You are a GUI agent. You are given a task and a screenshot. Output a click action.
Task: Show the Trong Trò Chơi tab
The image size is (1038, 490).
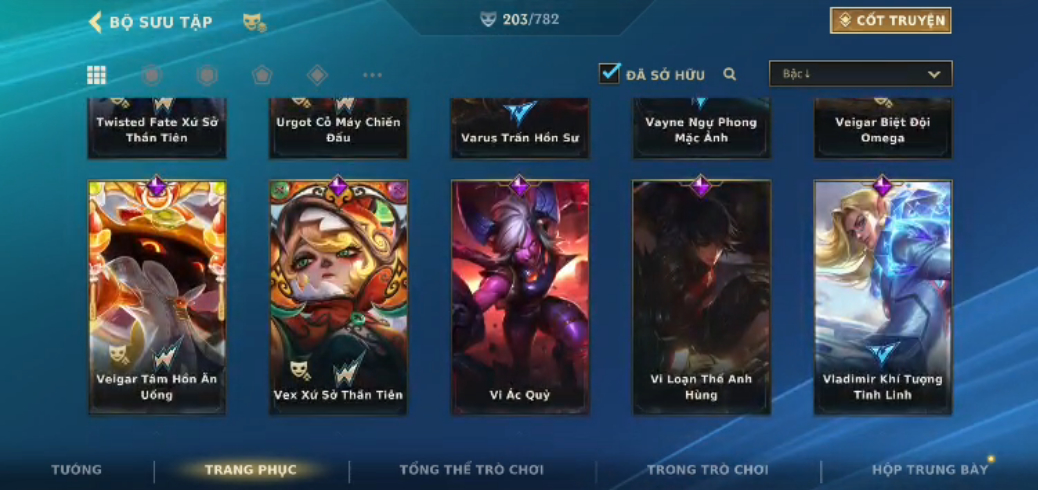(x=707, y=470)
